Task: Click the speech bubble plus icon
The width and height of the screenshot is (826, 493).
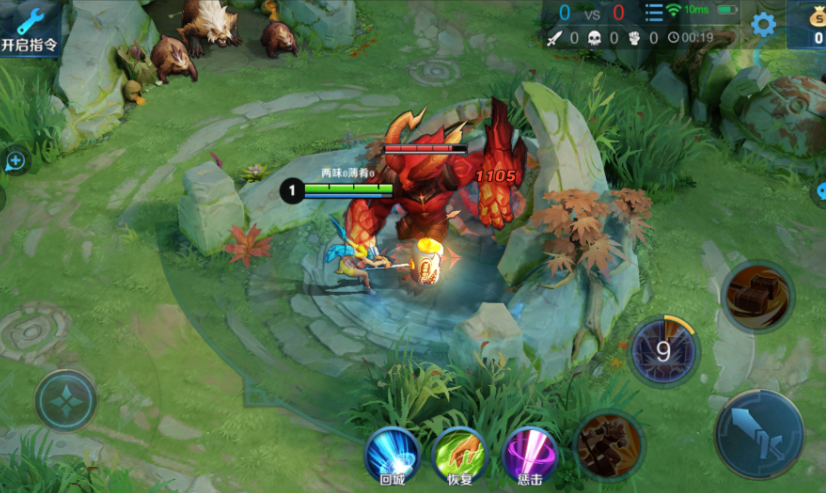Action: (15, 160)
